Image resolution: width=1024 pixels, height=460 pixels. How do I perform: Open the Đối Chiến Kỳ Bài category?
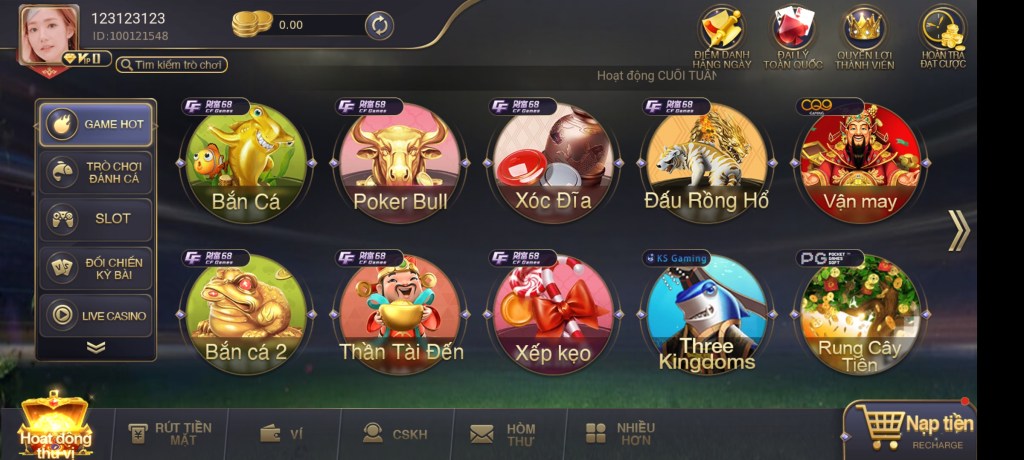96,268
